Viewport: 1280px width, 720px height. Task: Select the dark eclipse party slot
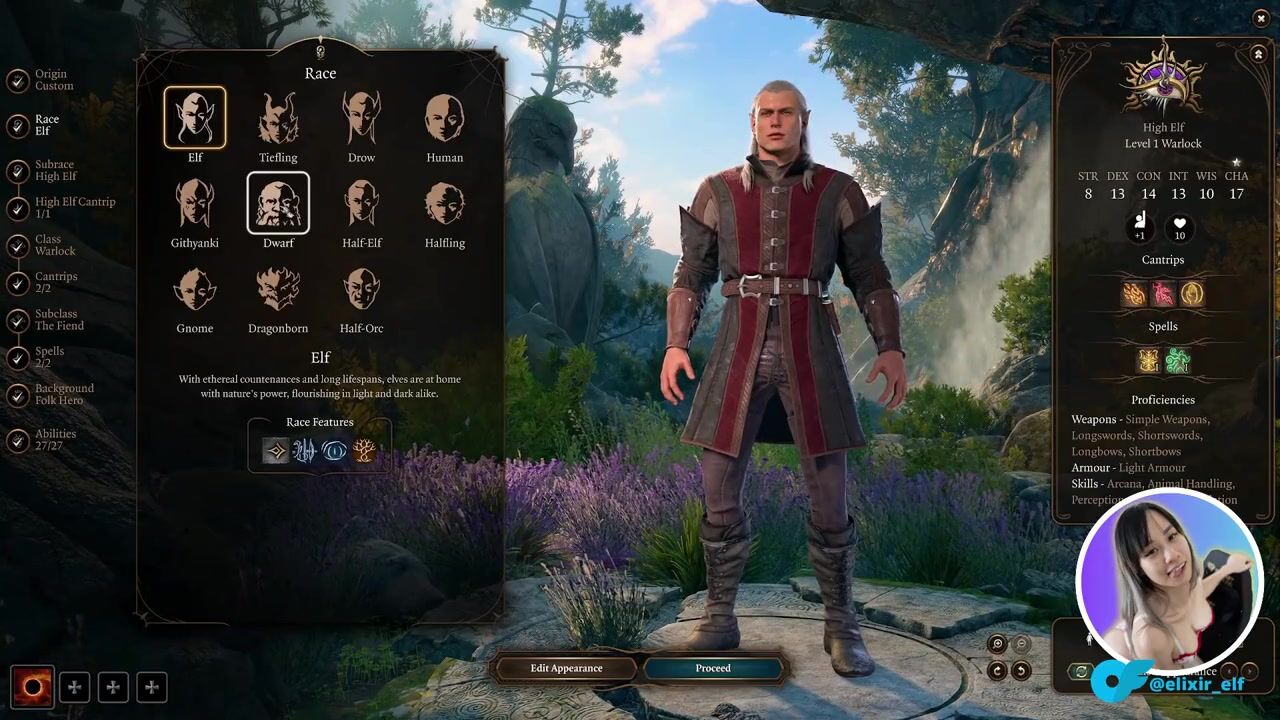pos(32,687)
